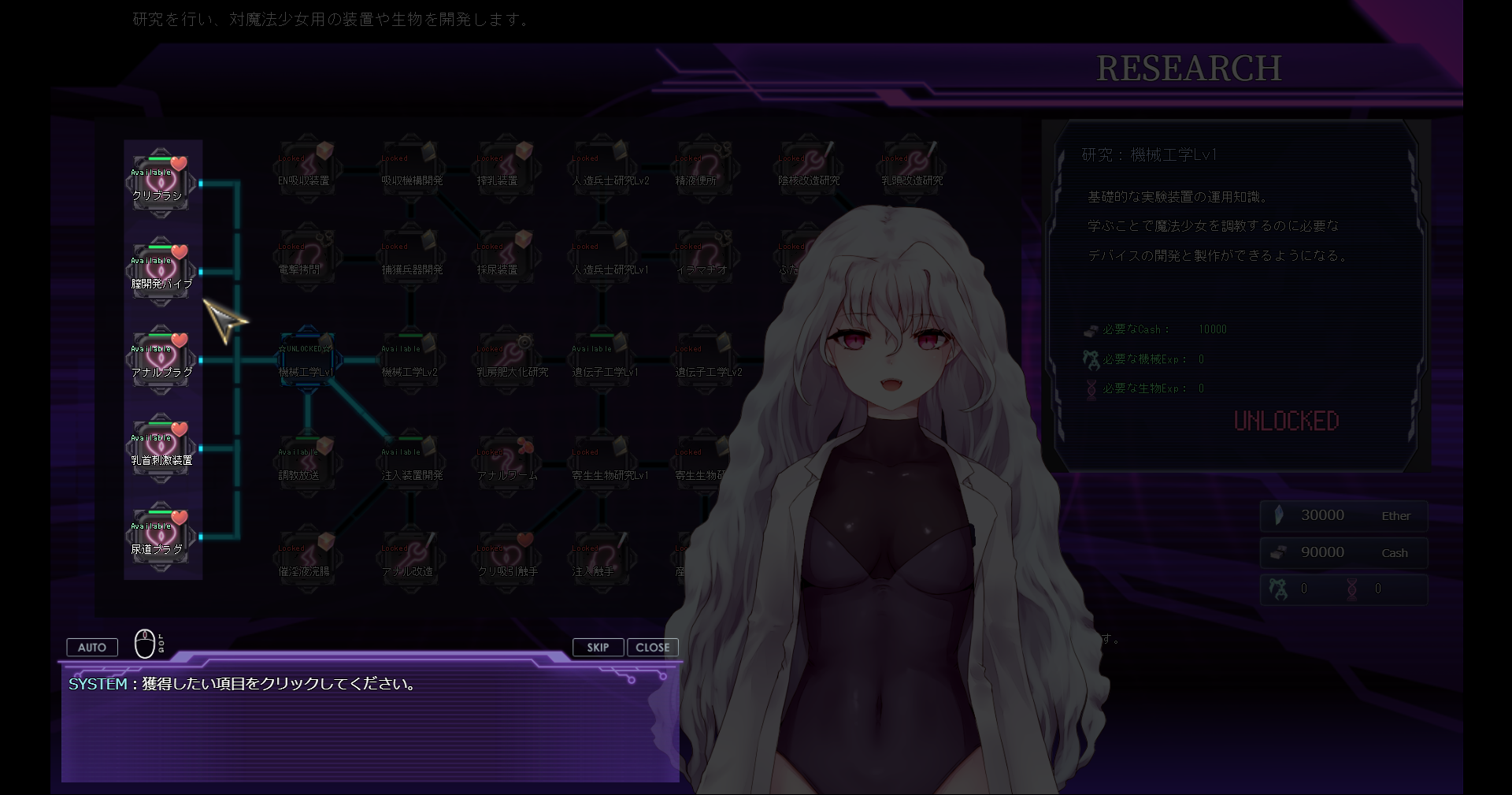Select the 電撃拷問 research node
Viewport: 1512px width, 795px height.
click(x=306, y=258)
